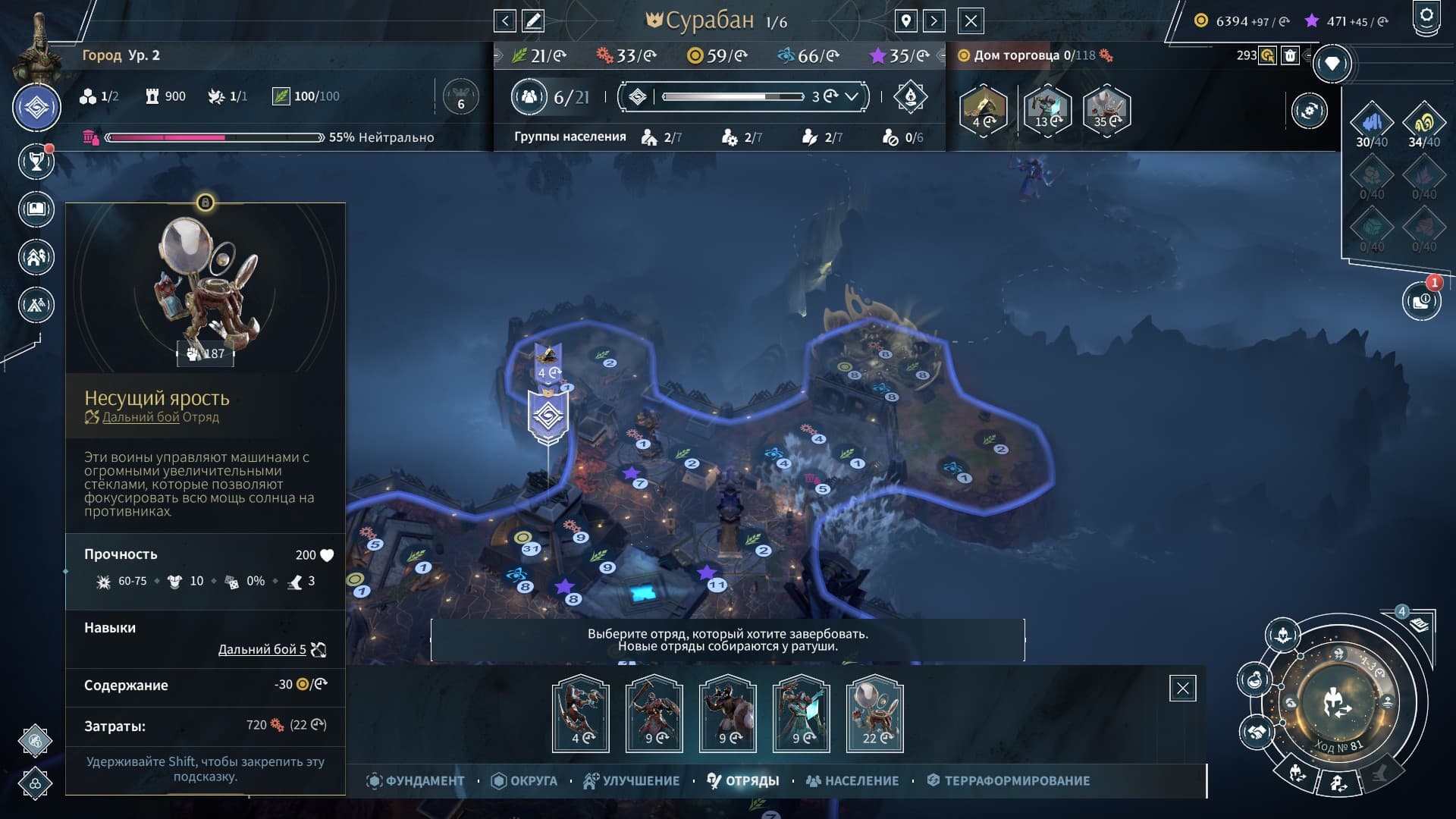Click the population count icon
Viewport: 1456px width, 819px height.
pos(529,96)
